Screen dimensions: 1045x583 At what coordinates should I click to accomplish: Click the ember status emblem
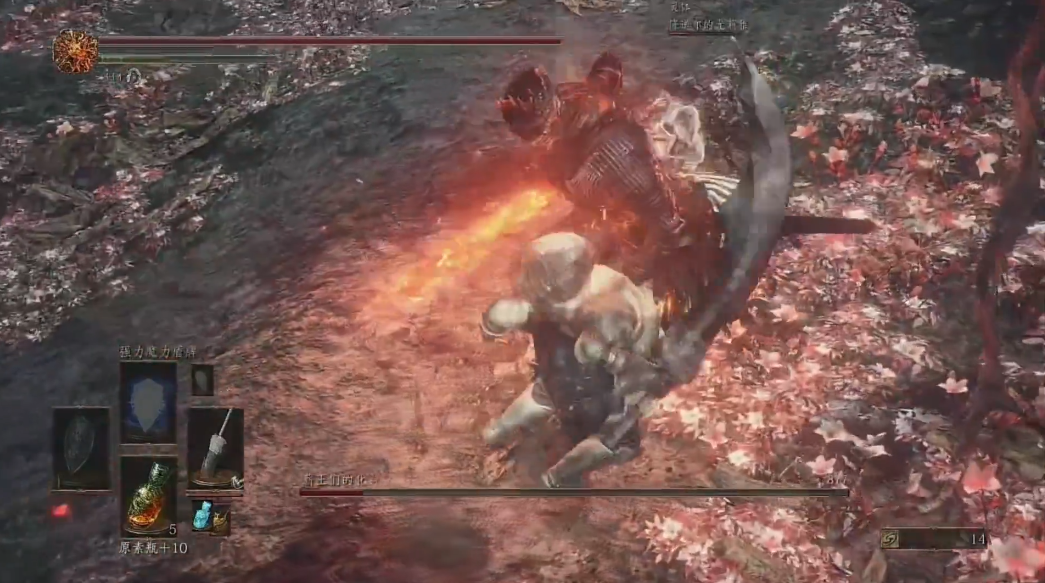click(76, 51)
